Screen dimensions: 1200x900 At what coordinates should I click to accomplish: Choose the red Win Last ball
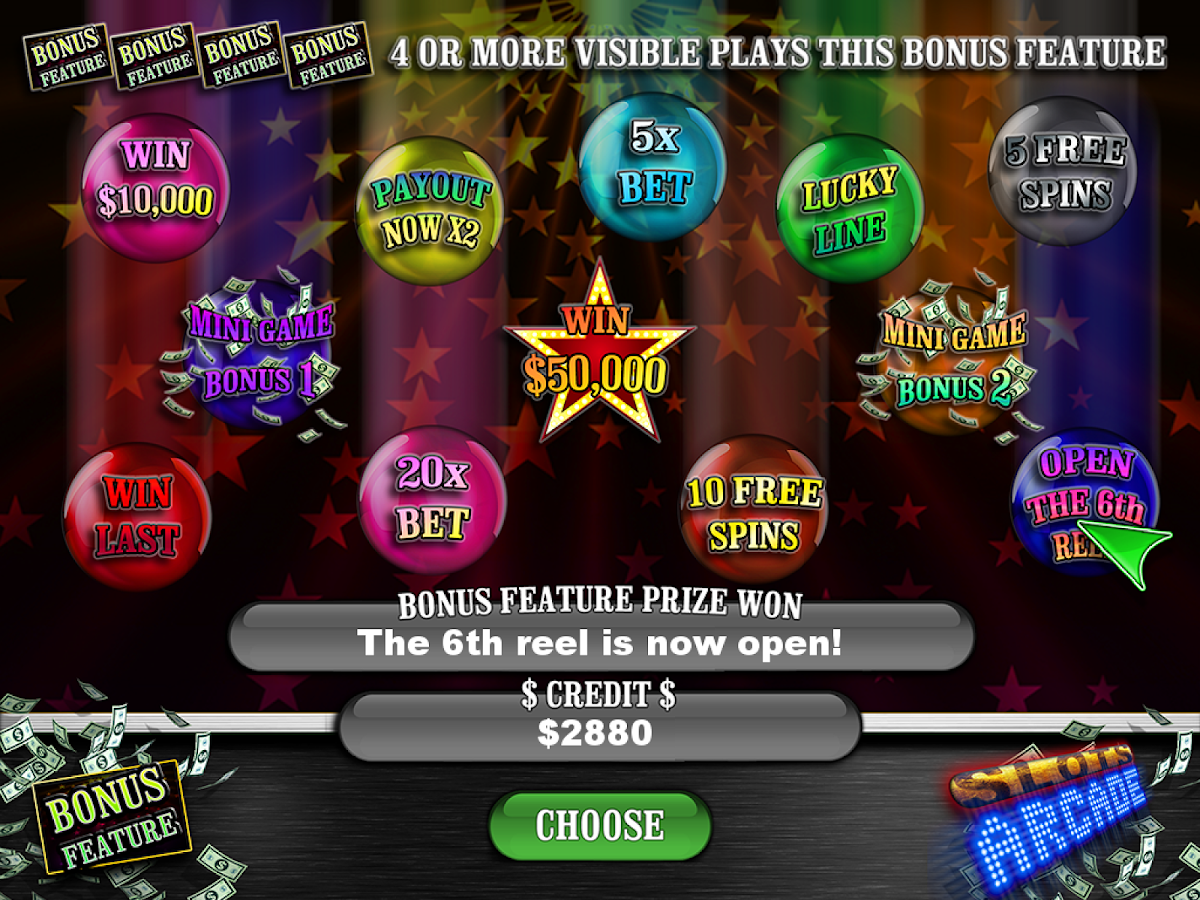point(137,517)
